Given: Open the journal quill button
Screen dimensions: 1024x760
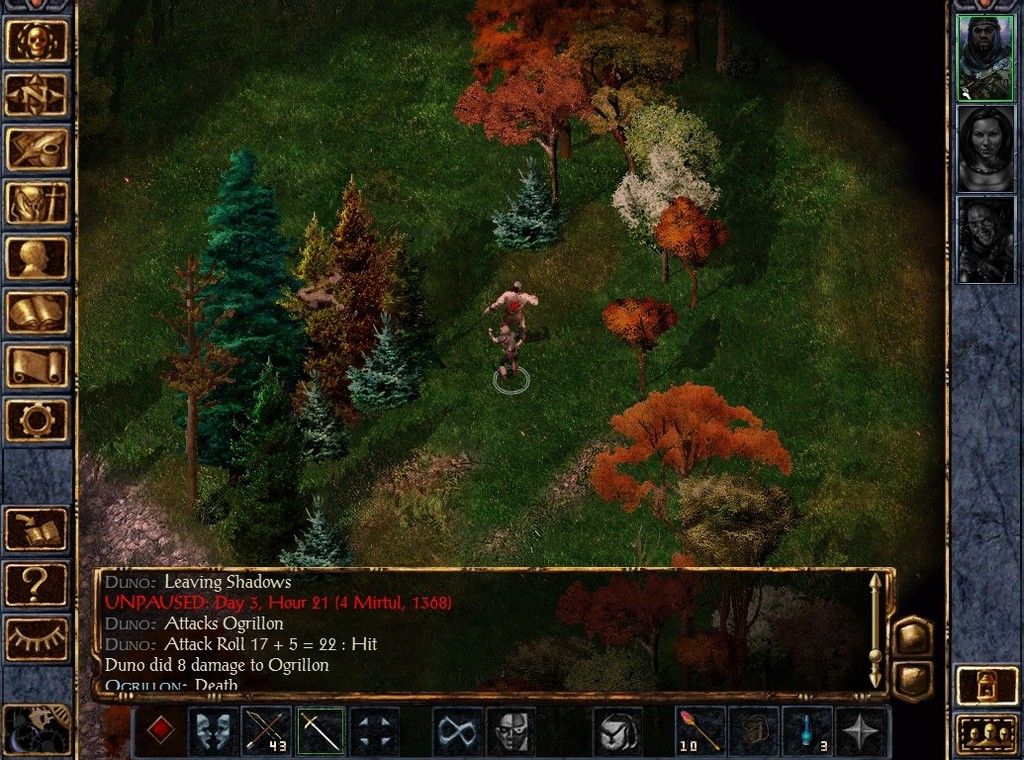Looking at the screenshot, I should pos(38,149).
